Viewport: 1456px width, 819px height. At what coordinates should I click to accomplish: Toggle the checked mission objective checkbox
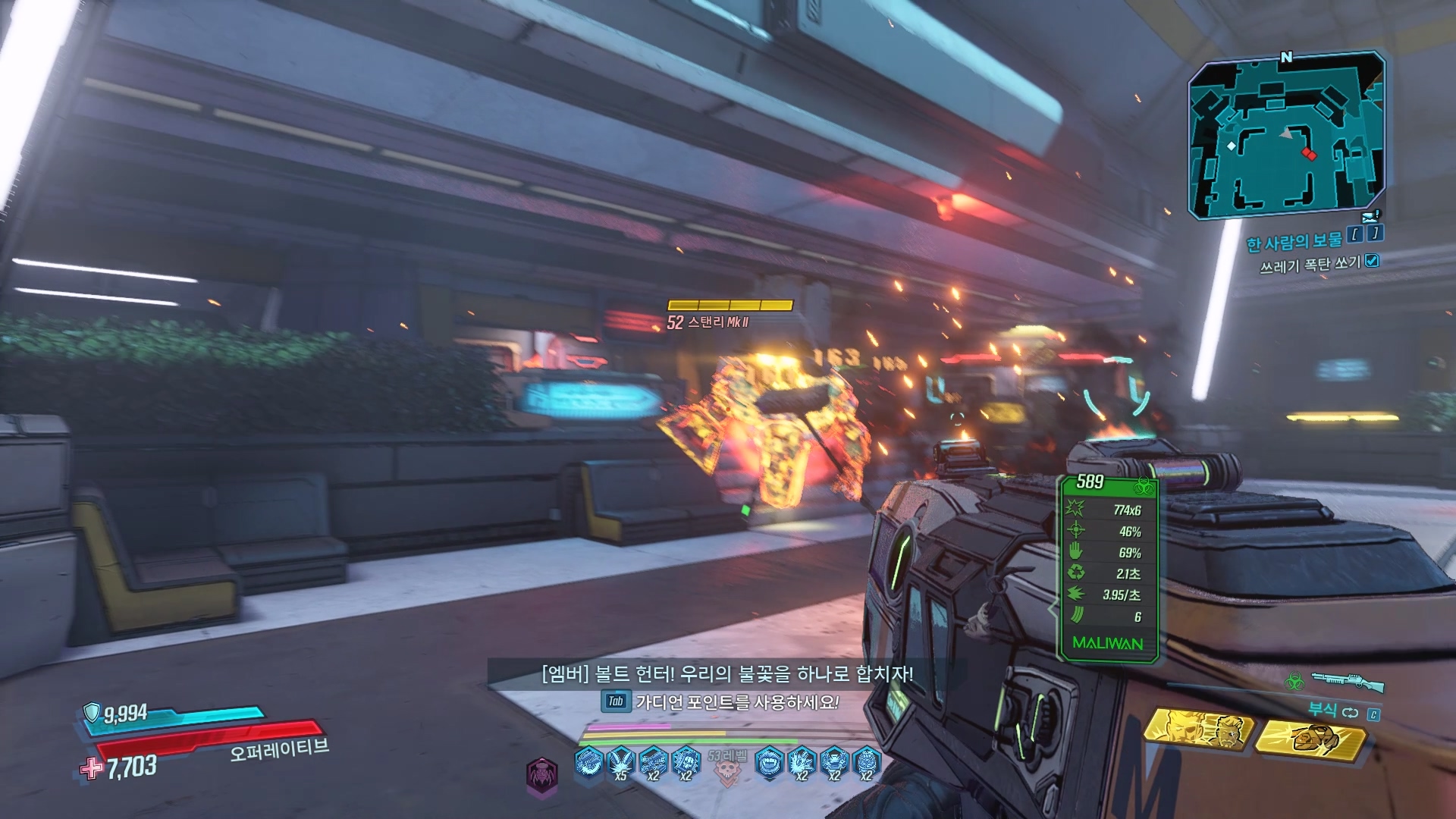[1372, 261]
